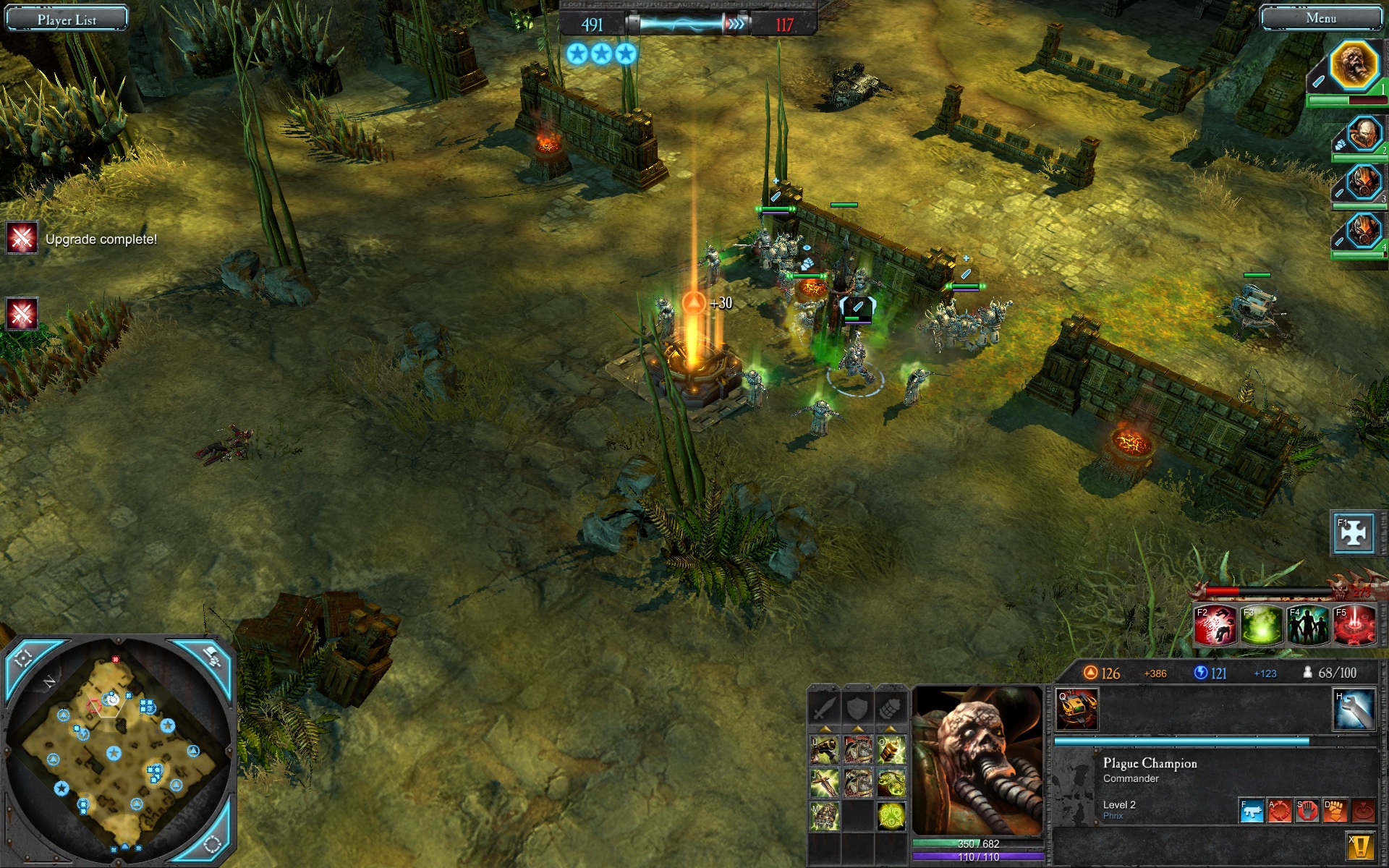Click the minimap's crosshair corner button
Image resolution: width=1389 pixels, height=868 pixels.
tap(23, 658)
